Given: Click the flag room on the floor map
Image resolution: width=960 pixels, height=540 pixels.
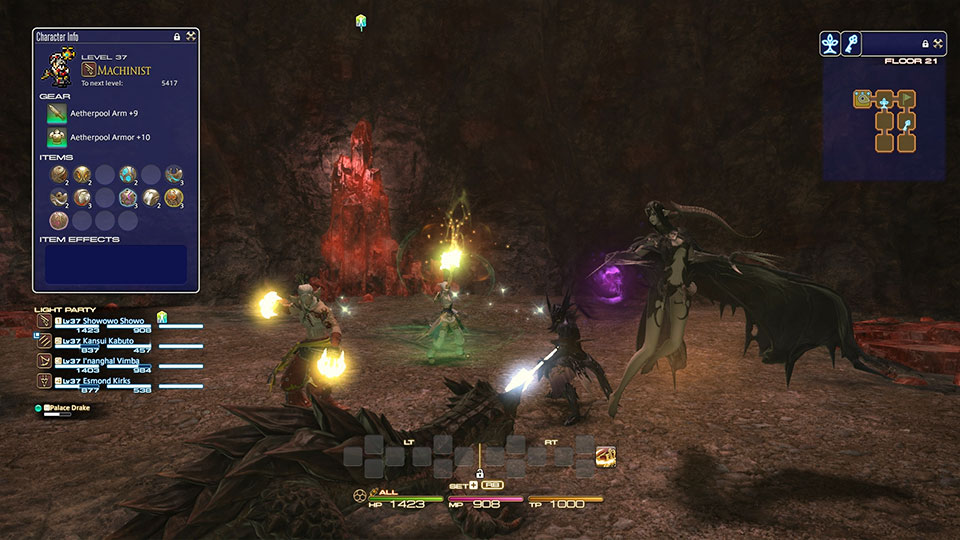Looking at the screenshot, I should coord(906,98).
